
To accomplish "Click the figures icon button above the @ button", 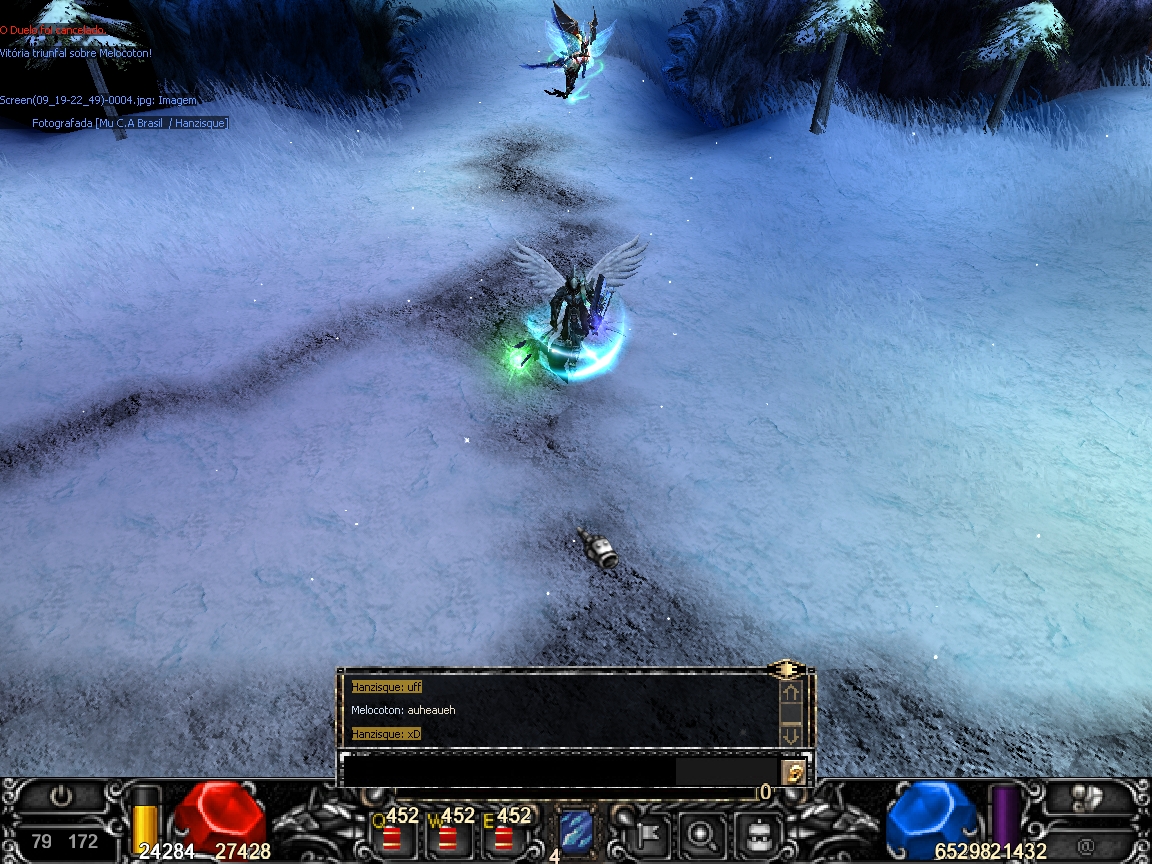I will pos(1085,797).
